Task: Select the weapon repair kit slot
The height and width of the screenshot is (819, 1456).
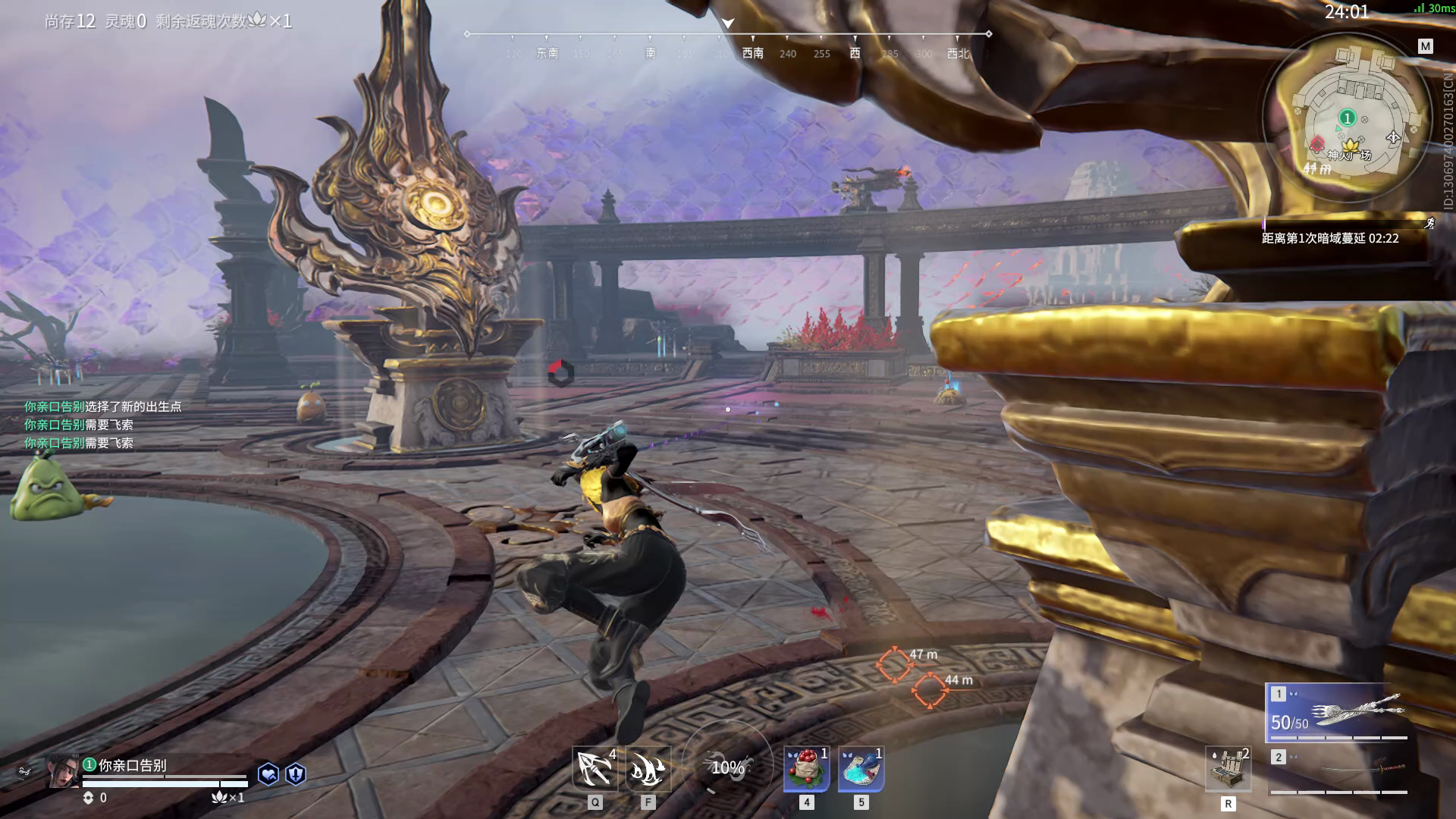Action: pyautogui.click(x=1228, y=769)
